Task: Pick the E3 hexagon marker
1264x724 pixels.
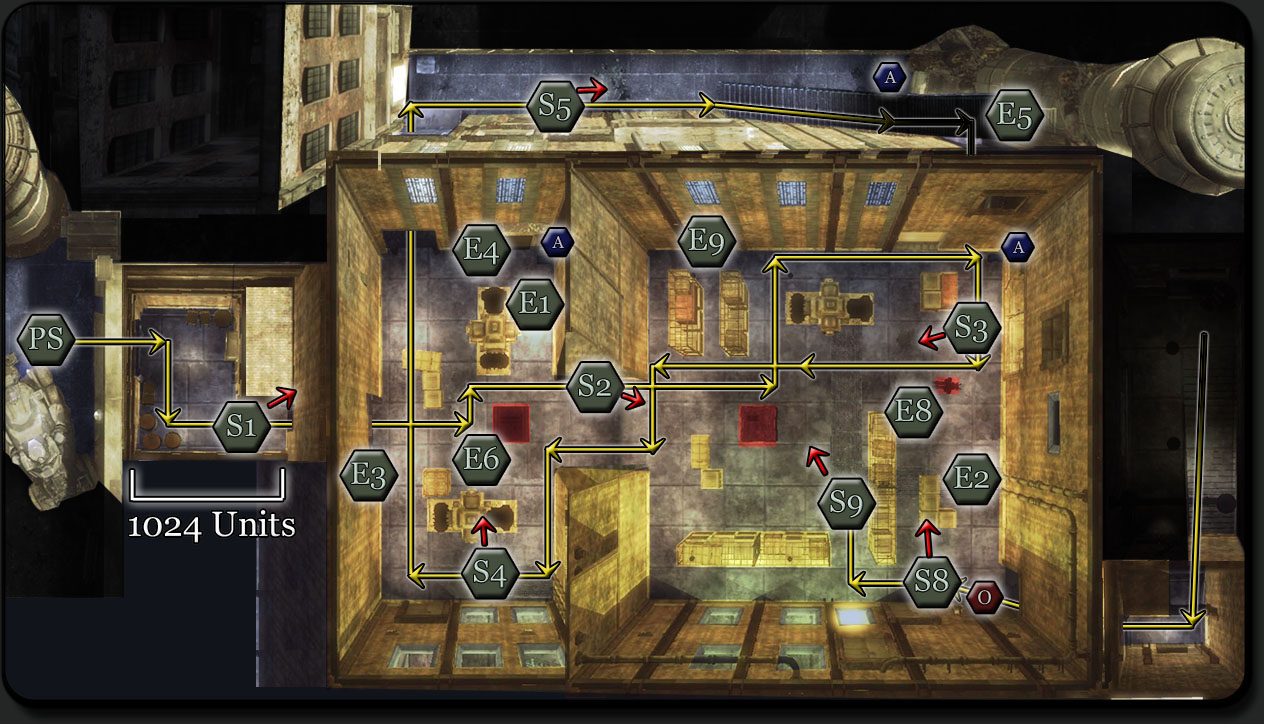Action: tap(368, 476)
